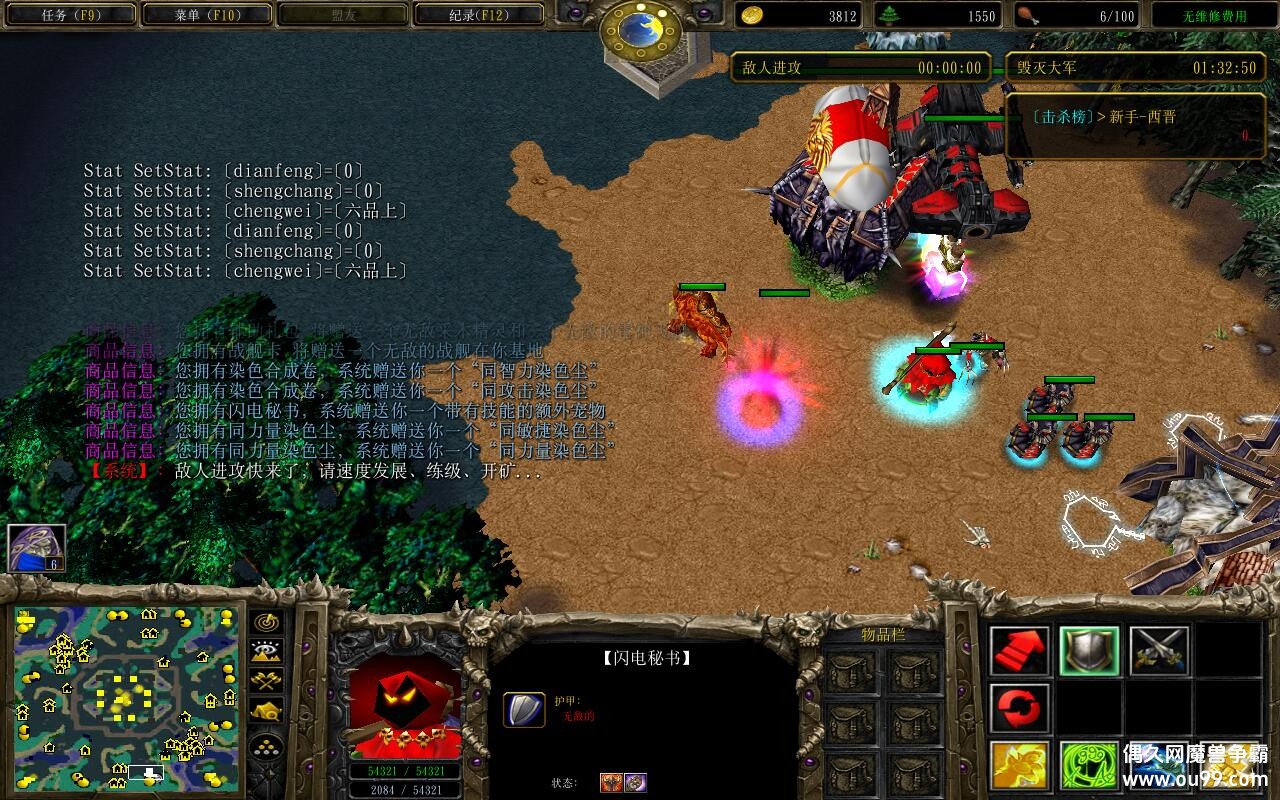Toggle minimap terrain display with the eye button
This screenshot has height=800, width=1280.
click(265, 652)
